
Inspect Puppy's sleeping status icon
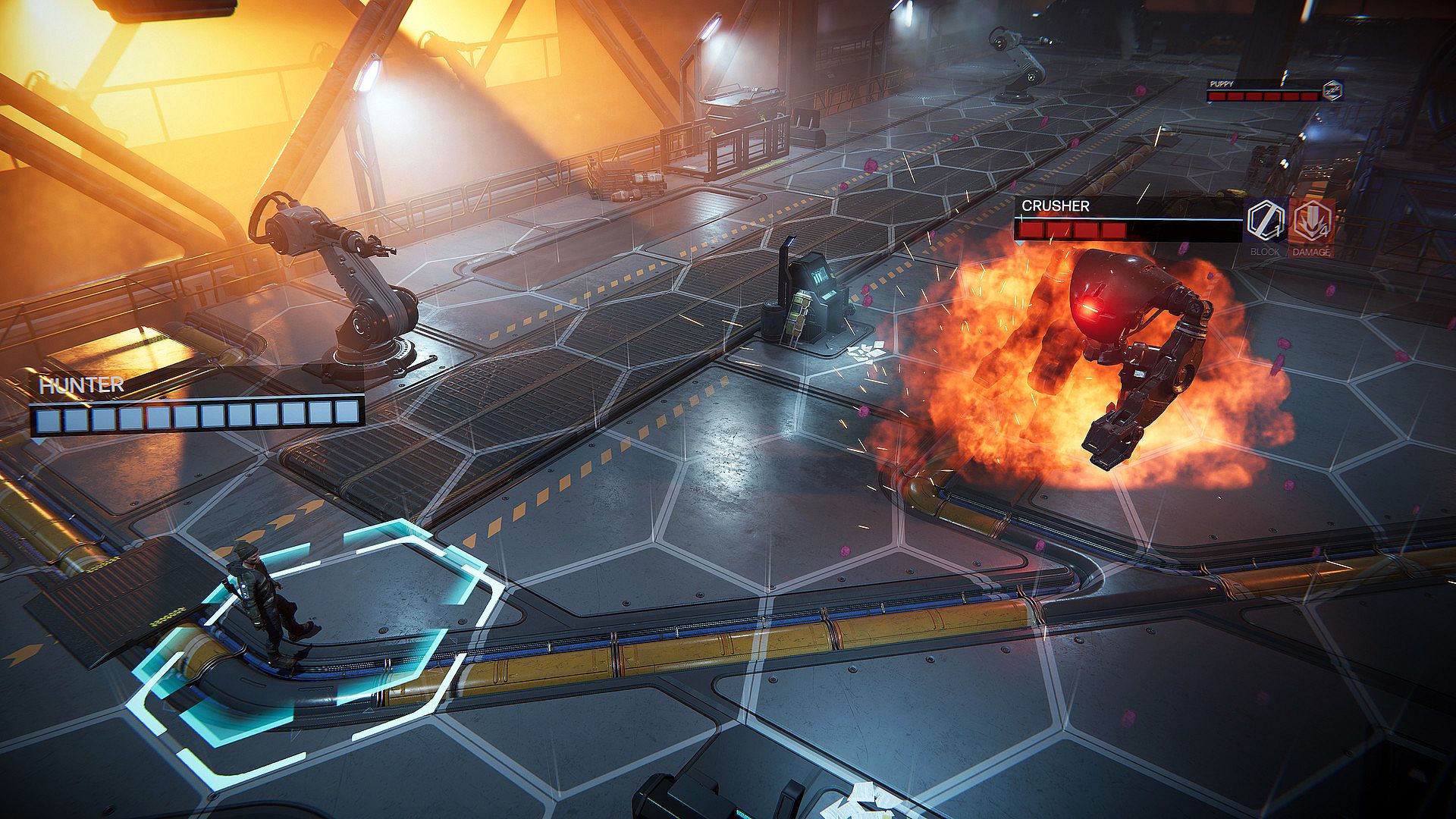pyautogui.click(x=1332, y=92)
